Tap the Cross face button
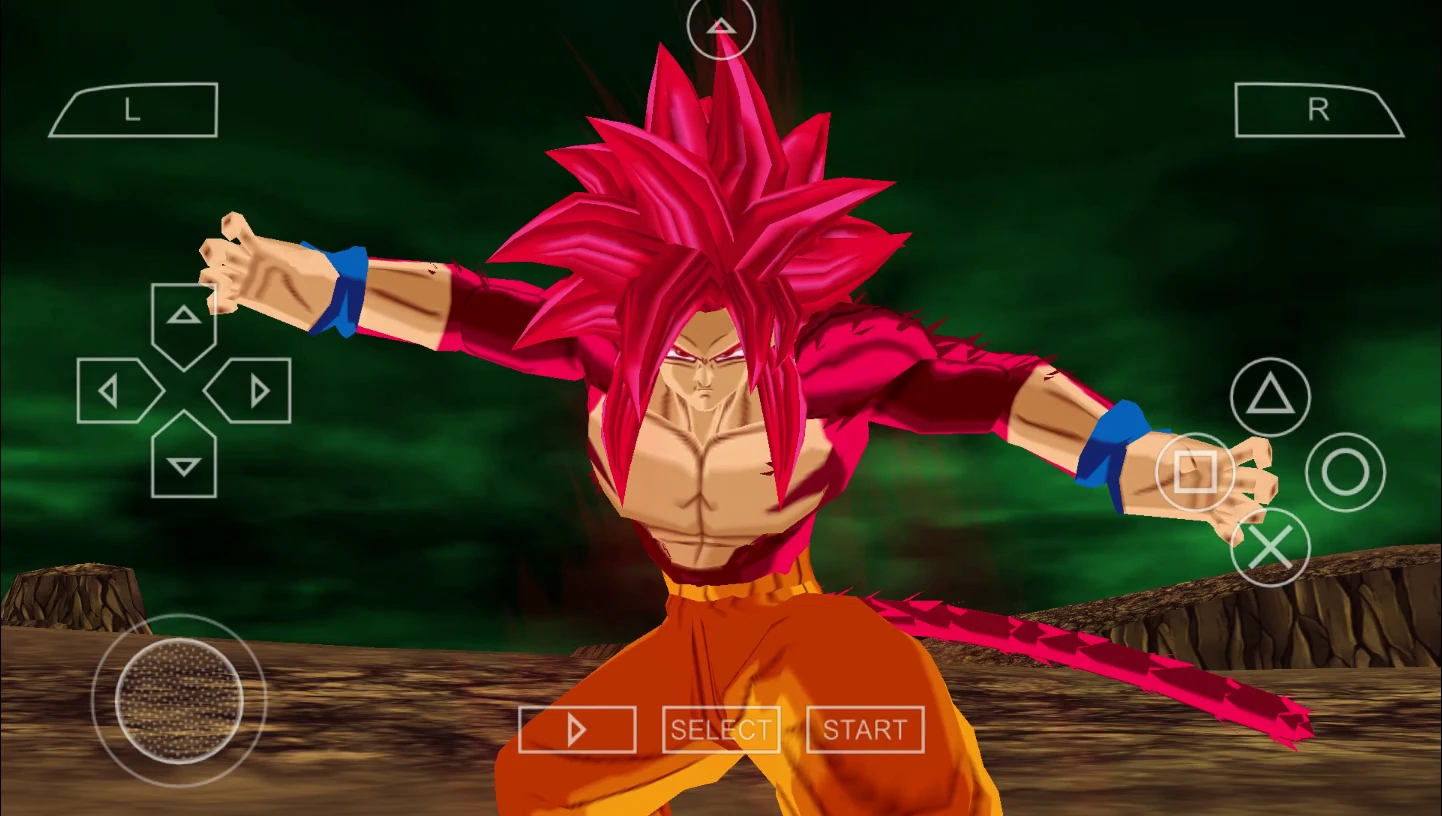The height and width of the screenshot is (816, 1442). pyautogui.click(x=1270, y=547)
